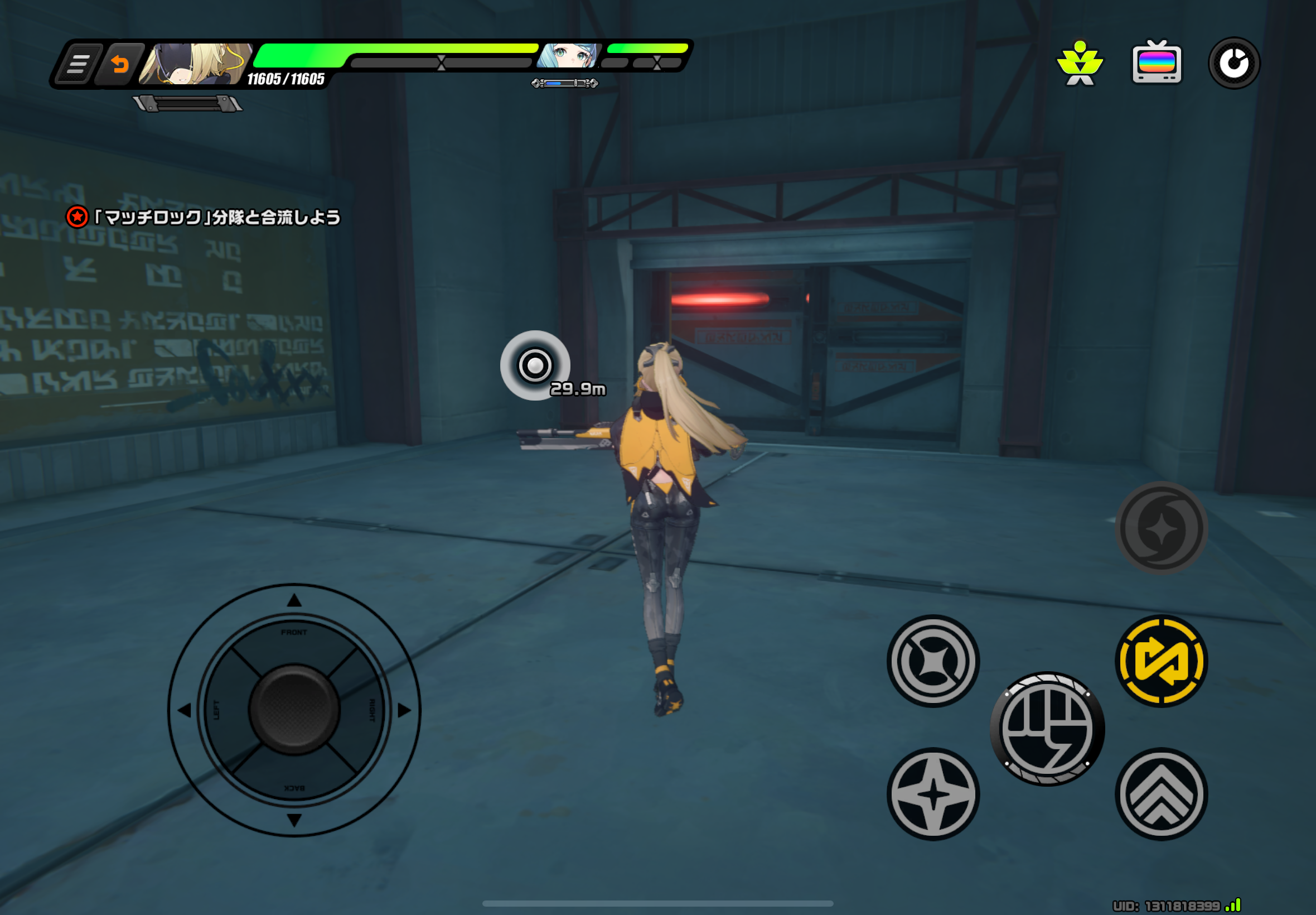Viewport: 1316px width, 915px height.
Task: Select the quest objective tracker text
Action: click(216, 217)
